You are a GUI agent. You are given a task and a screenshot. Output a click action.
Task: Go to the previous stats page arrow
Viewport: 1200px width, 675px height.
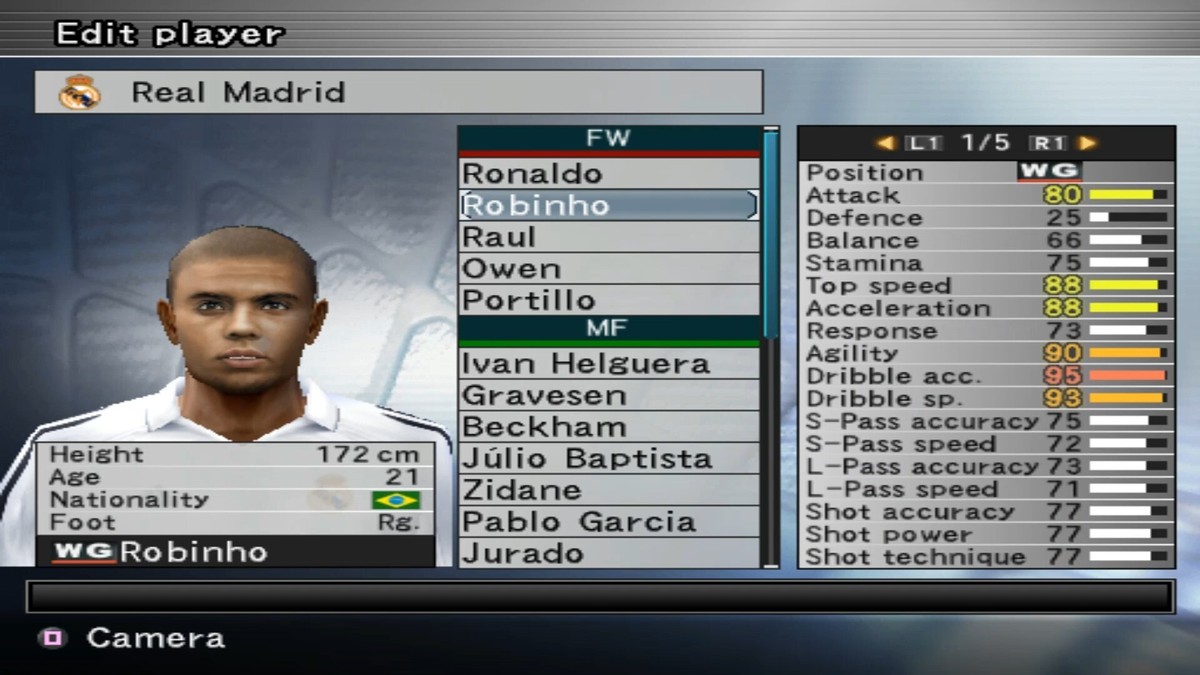click(886, 143)
